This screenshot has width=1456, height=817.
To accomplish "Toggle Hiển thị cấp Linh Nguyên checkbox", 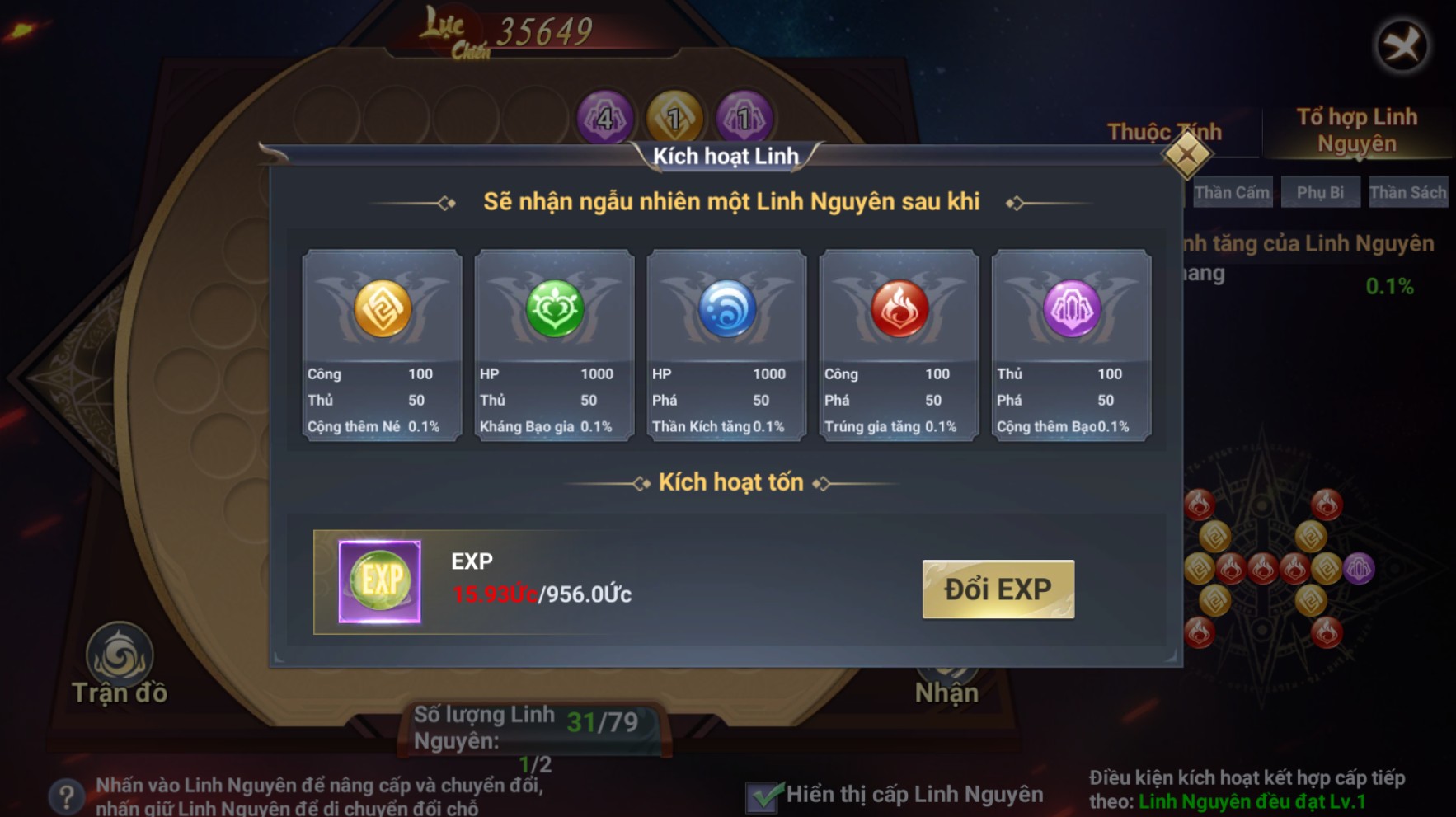I will coord(764,796).
